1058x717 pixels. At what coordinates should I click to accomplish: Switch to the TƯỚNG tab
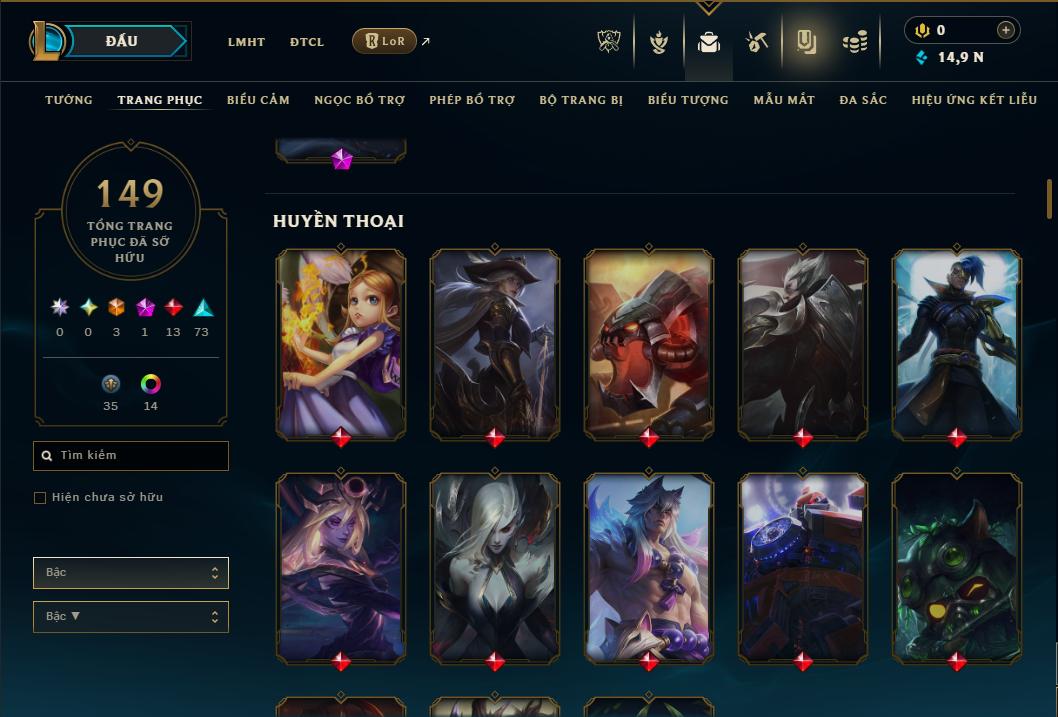tap(69, 100)
